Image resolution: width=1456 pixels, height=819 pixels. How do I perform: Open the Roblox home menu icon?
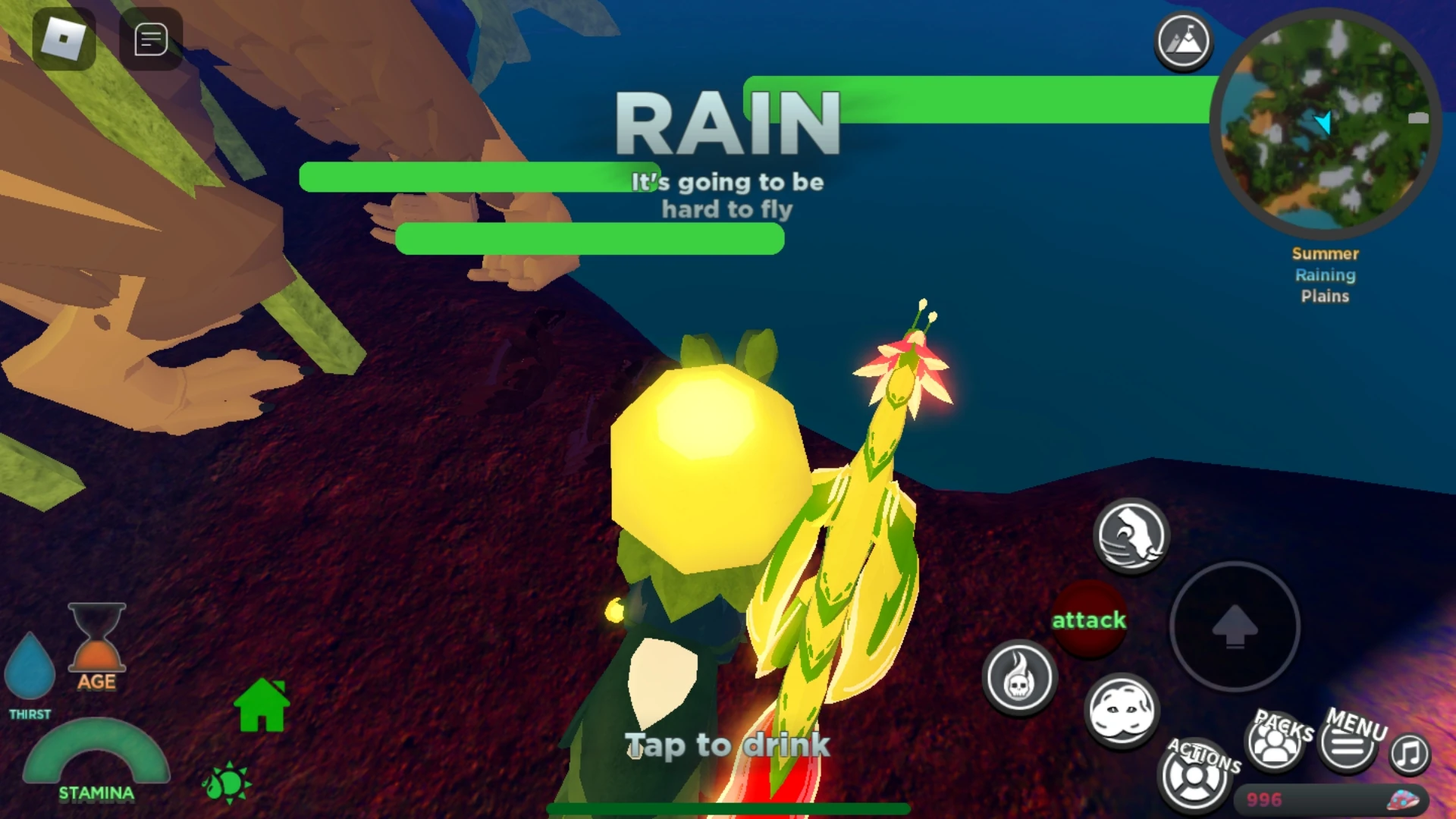tap(62, 39)
